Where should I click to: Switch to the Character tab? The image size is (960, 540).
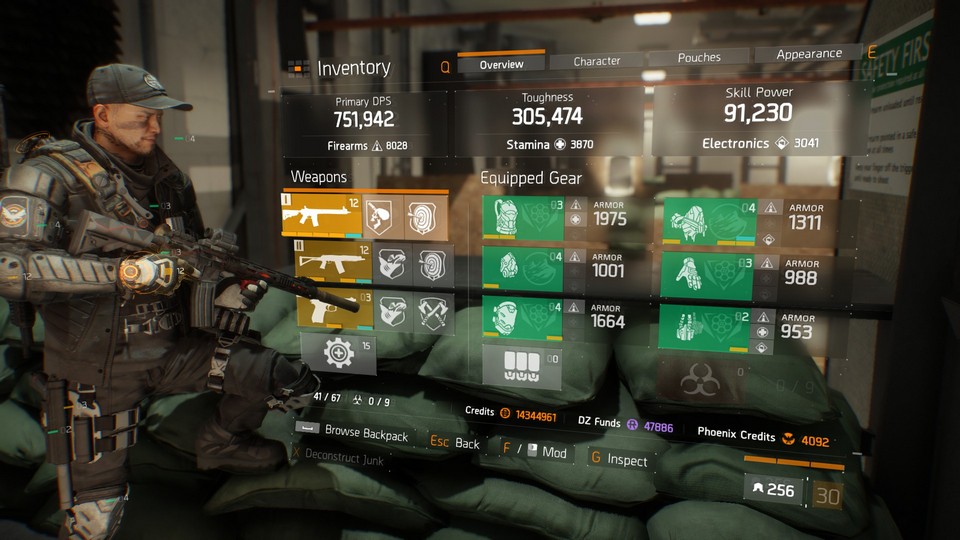(x=597, y=62)
